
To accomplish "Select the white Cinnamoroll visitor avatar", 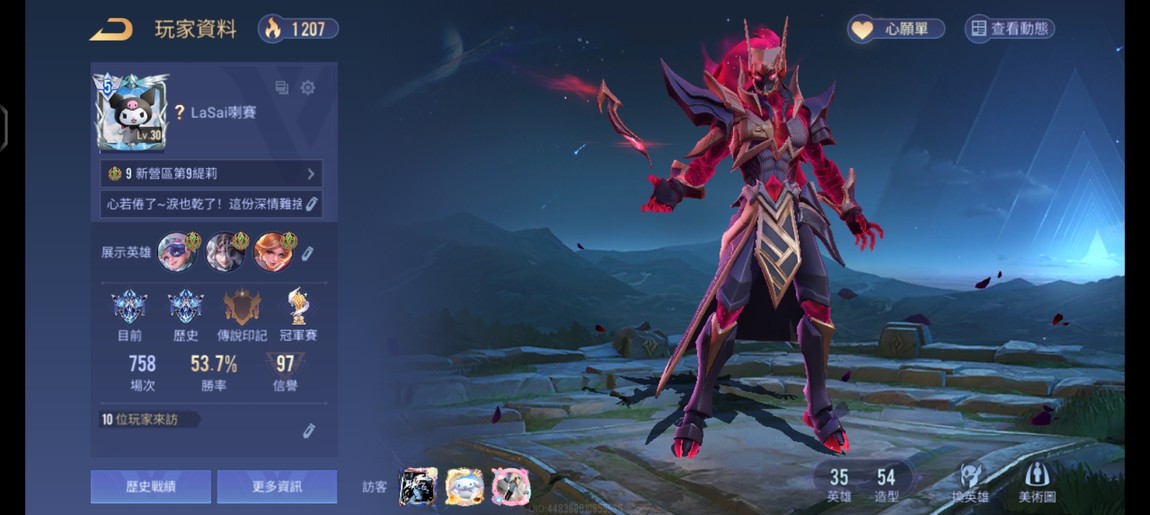I will [x=465, y=487].
